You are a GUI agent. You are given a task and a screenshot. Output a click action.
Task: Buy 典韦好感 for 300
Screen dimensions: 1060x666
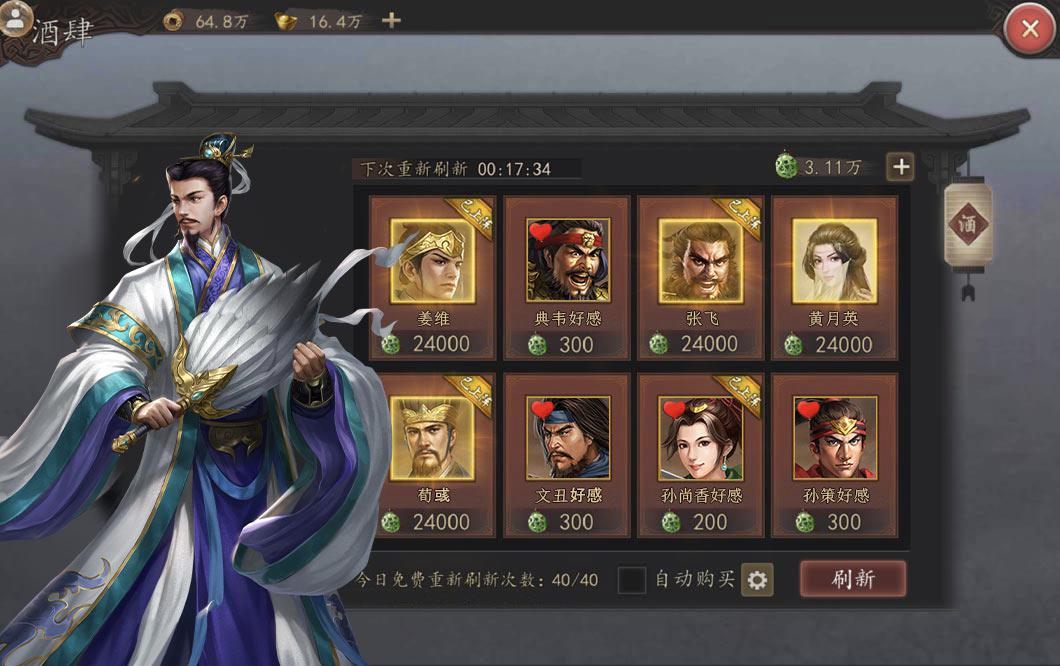pos(567,277)
